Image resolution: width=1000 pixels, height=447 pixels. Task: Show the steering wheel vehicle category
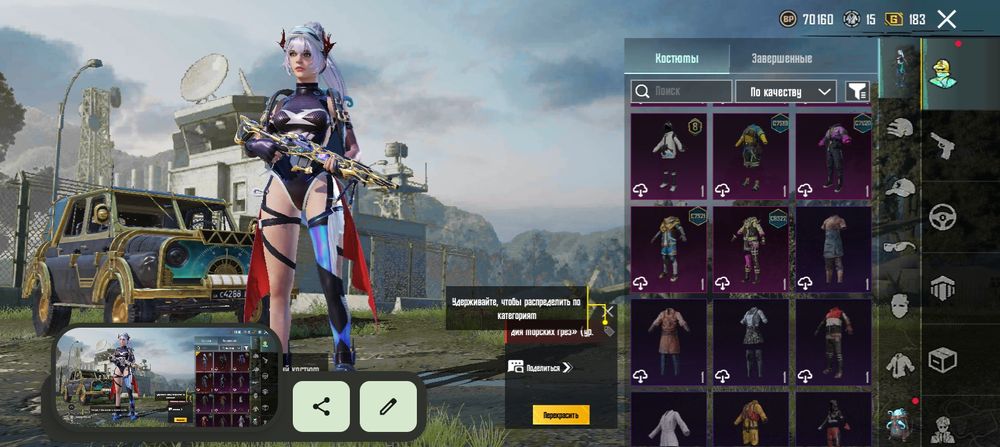point(942,216)
